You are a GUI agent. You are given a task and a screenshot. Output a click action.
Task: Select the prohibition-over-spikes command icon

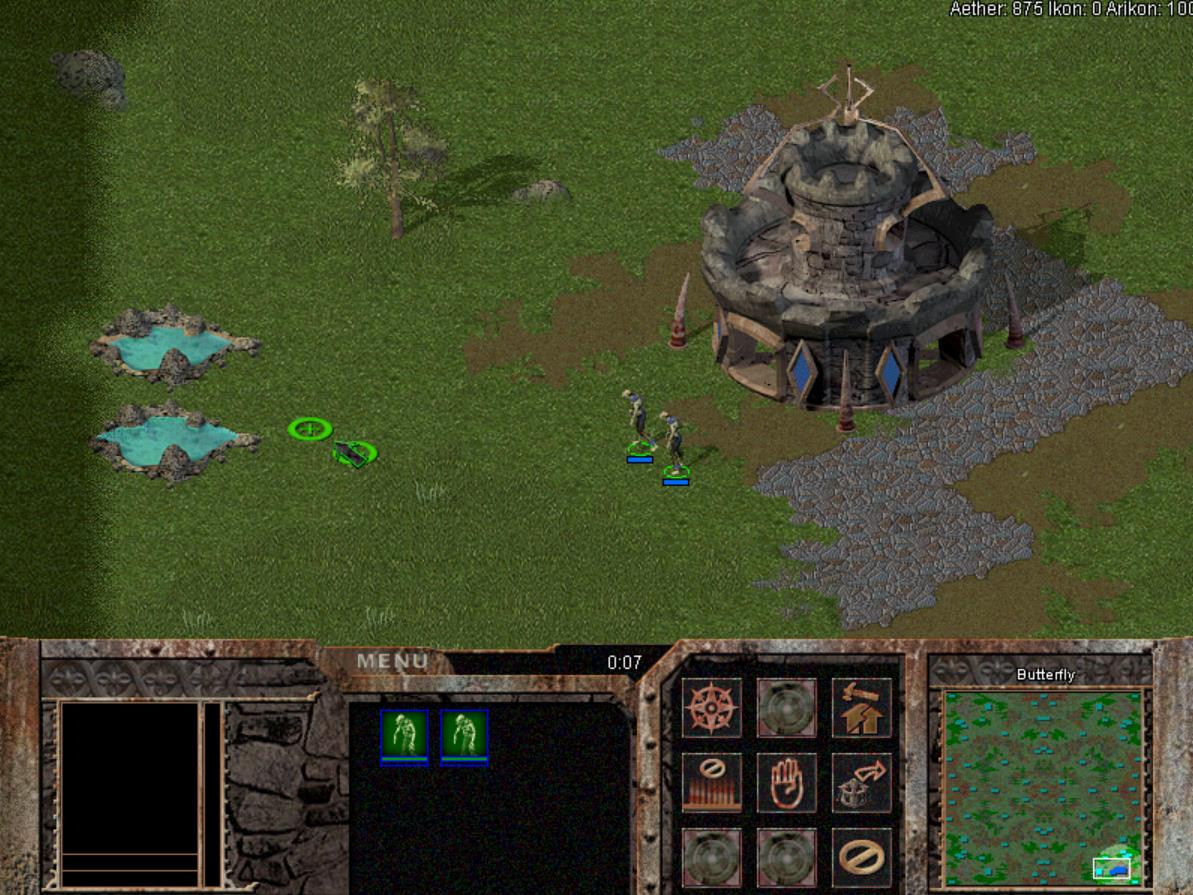(711, 782)
